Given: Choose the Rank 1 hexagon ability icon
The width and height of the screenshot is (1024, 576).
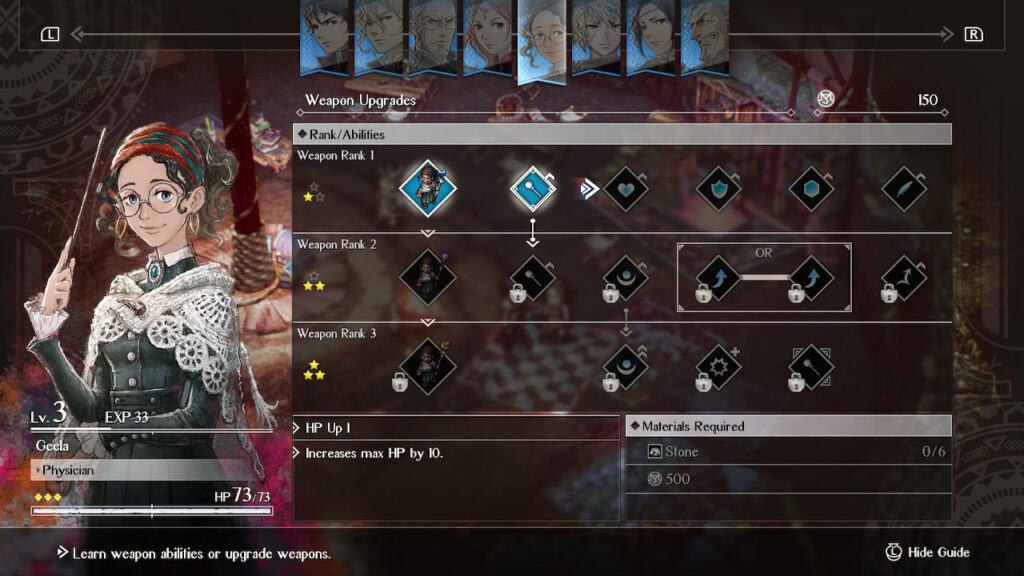Looking at the screenshot, I should coord(811,188).
